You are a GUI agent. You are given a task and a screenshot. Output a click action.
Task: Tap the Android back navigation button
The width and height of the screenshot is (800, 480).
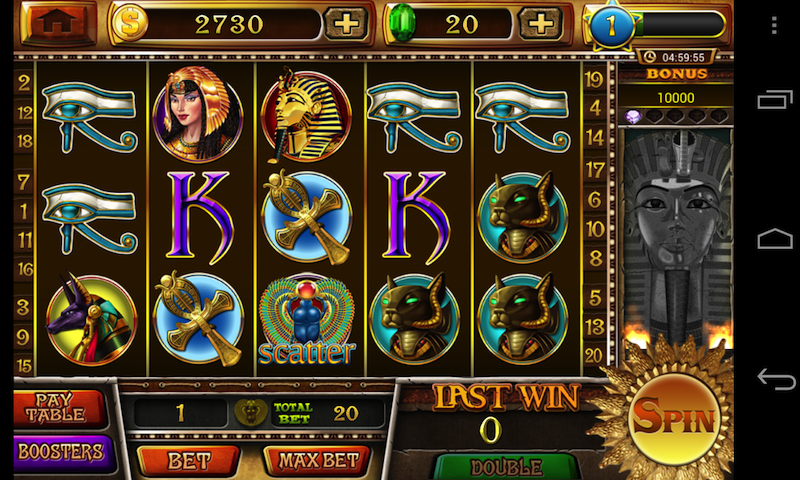click(x=775, y=379)
